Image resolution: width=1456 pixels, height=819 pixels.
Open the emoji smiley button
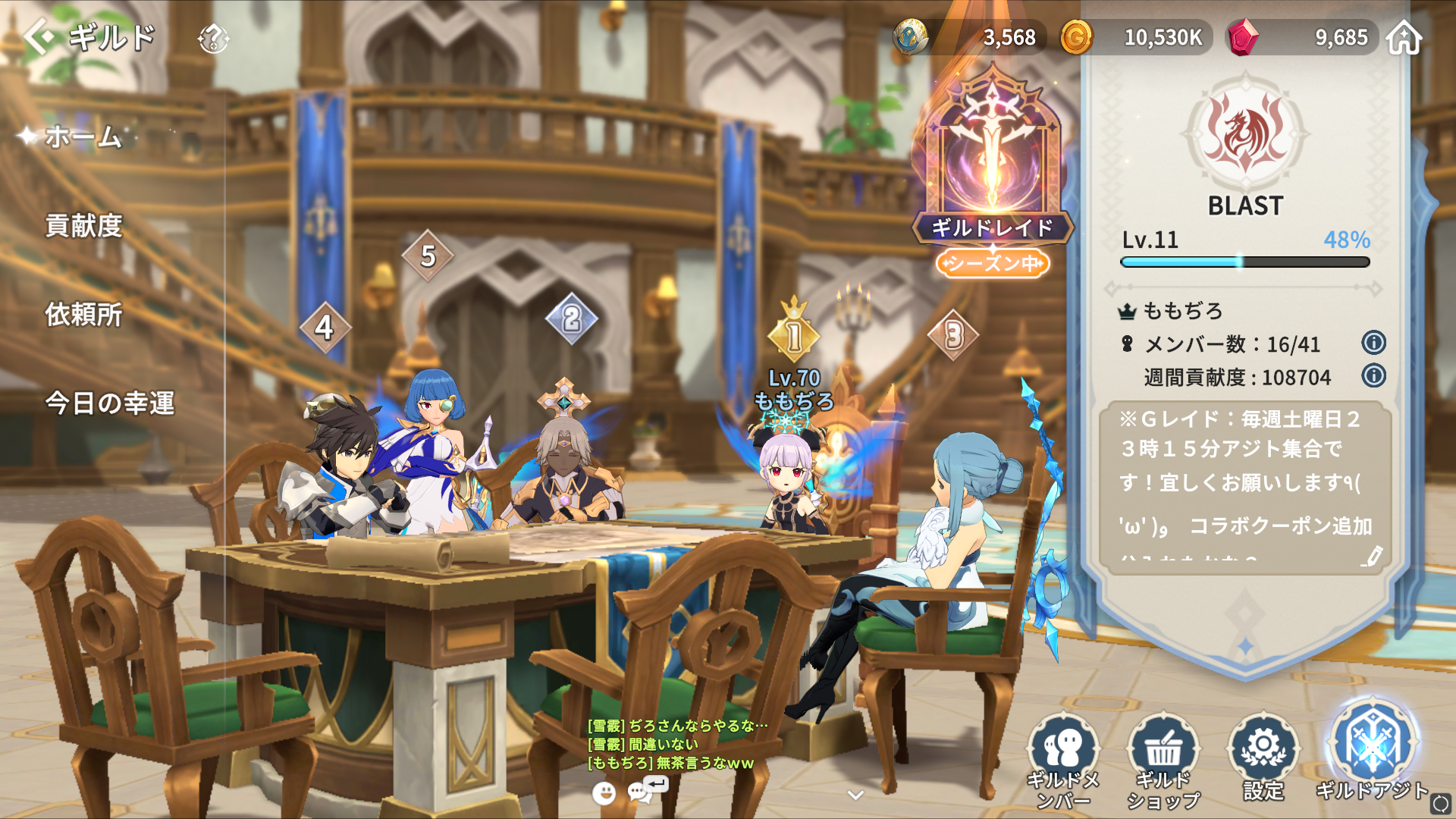(x=604, y=793)
